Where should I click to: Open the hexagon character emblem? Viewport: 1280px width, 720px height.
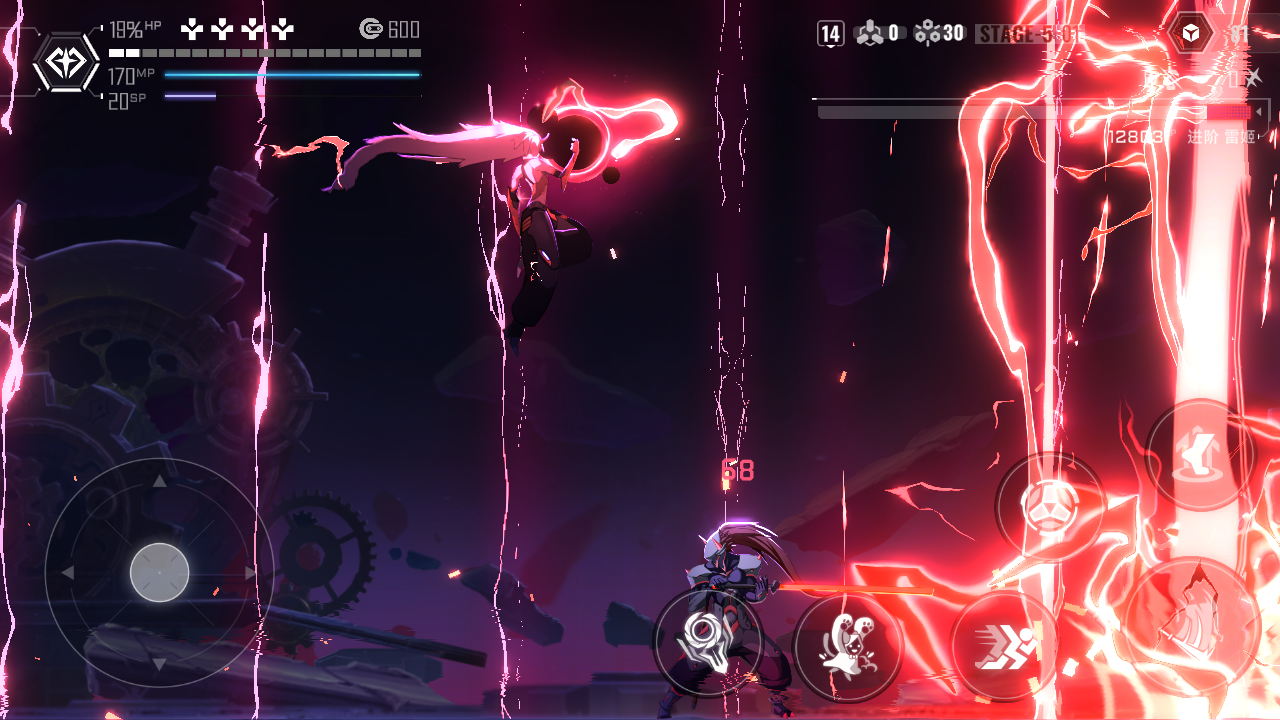(66, 64)
